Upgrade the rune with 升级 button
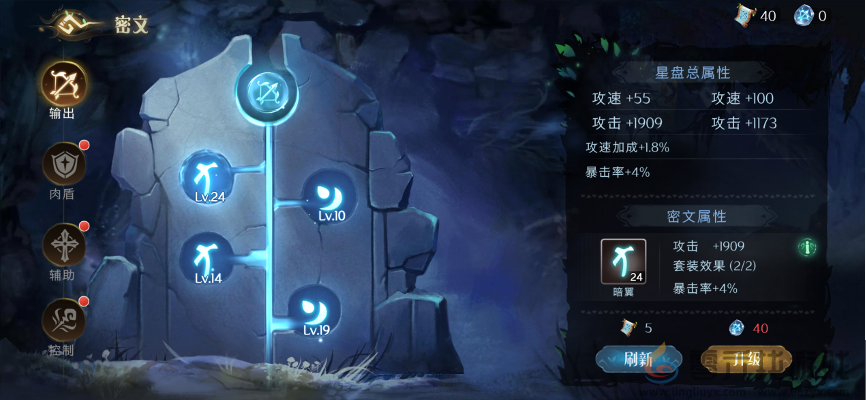 point(746,359)
